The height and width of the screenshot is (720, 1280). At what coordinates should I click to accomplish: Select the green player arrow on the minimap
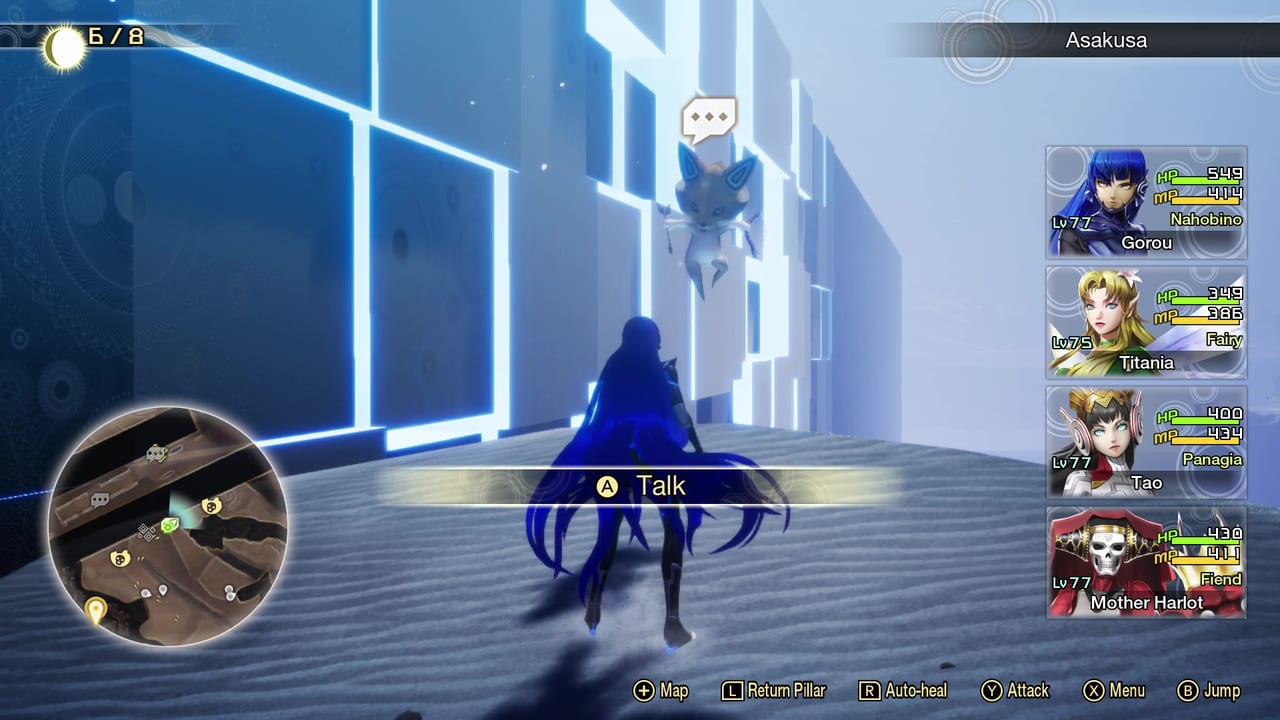point(170,526)
